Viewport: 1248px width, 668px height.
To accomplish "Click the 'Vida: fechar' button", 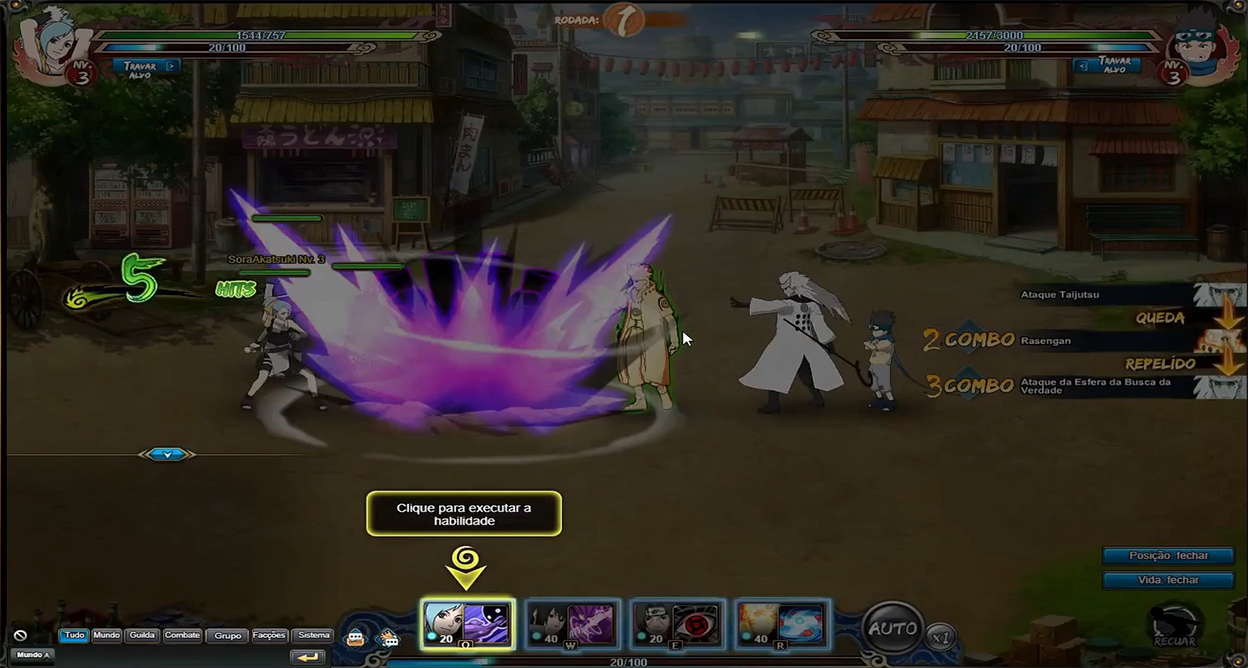I will (x=1168, y=580).
